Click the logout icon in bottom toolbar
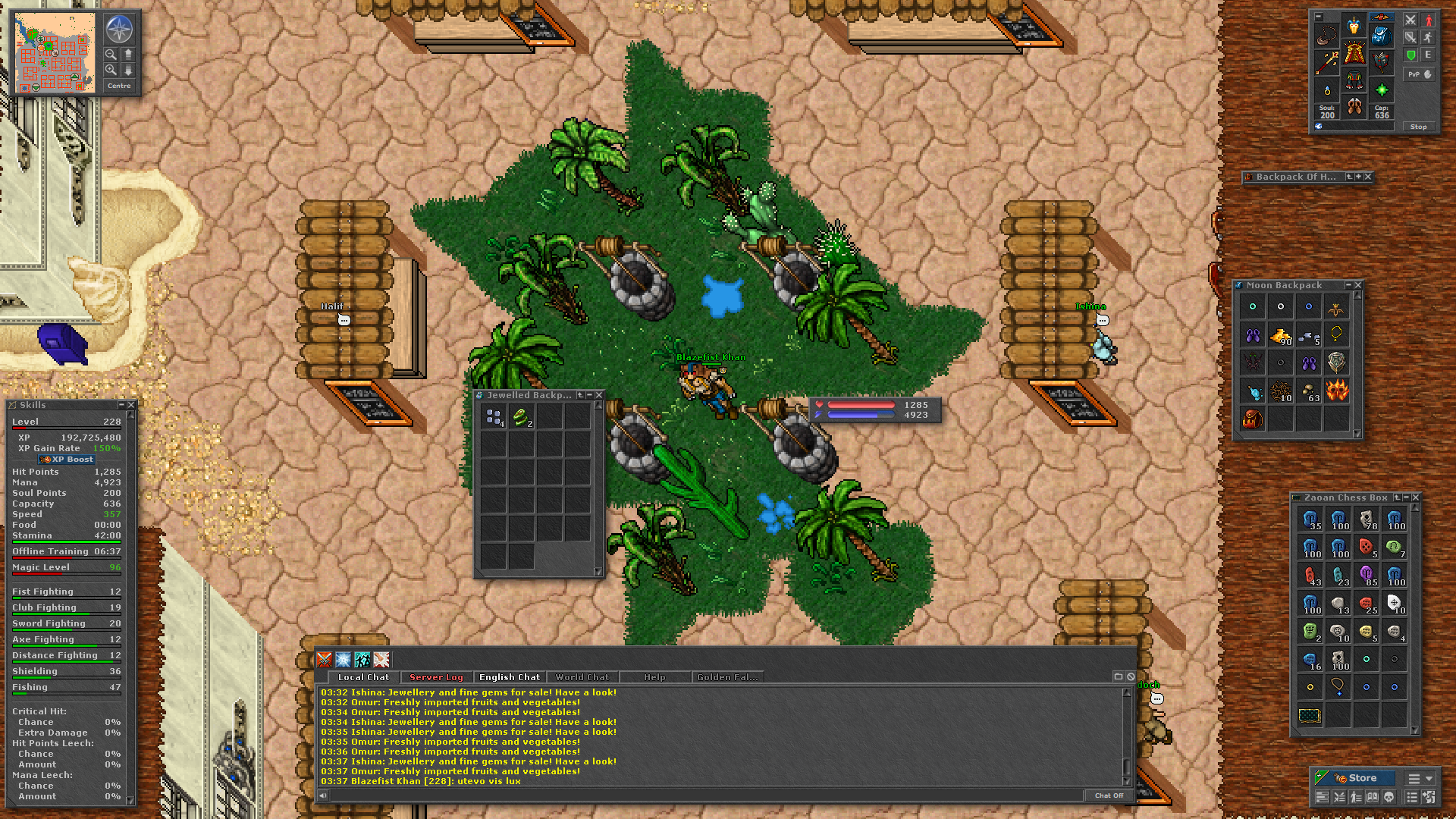 pyautogui.click(x=1430, y=797)
